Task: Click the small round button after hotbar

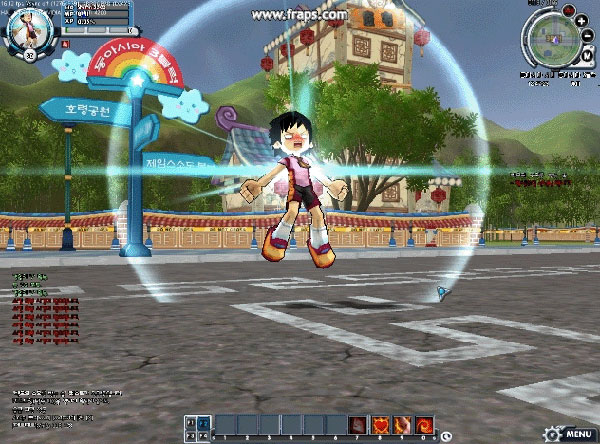Action: 444,434
